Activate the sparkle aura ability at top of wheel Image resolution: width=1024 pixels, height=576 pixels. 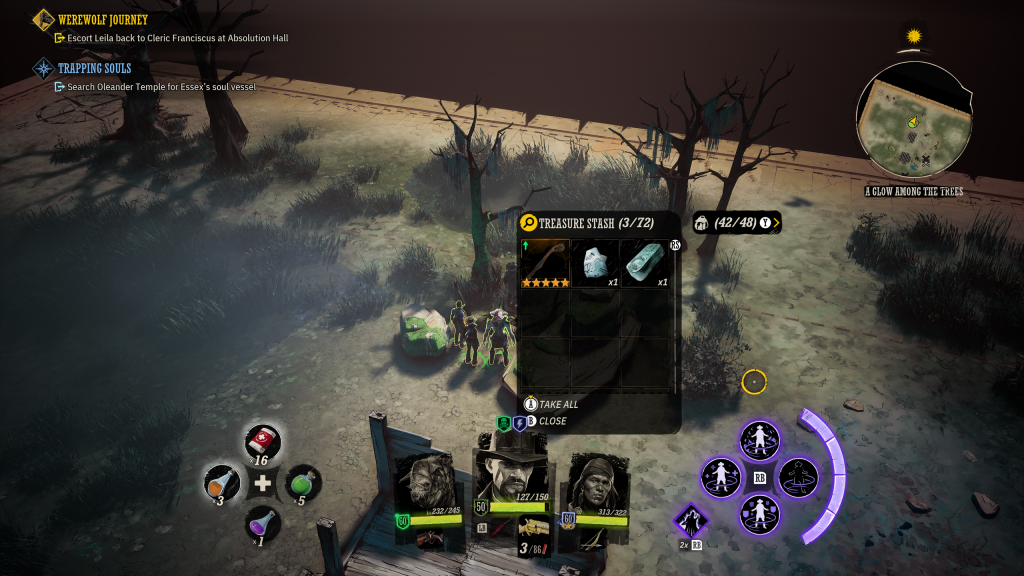coord(759,440)
